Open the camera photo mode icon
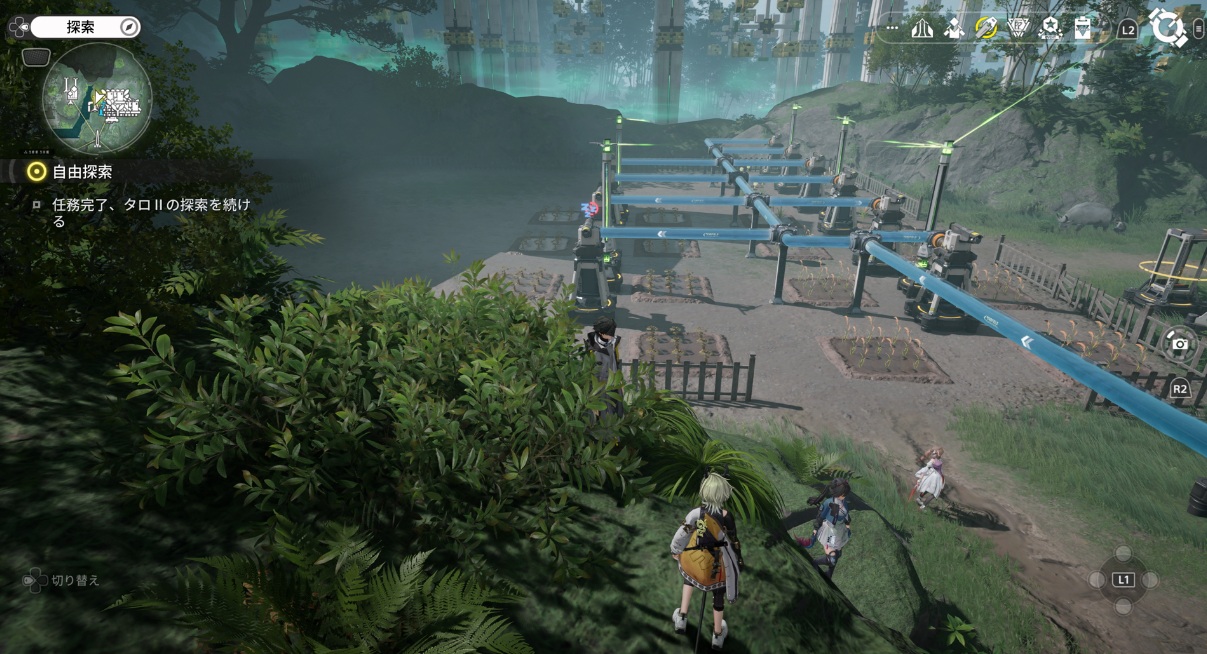This screenshot has width=1207, height=654. (1180, 344)
